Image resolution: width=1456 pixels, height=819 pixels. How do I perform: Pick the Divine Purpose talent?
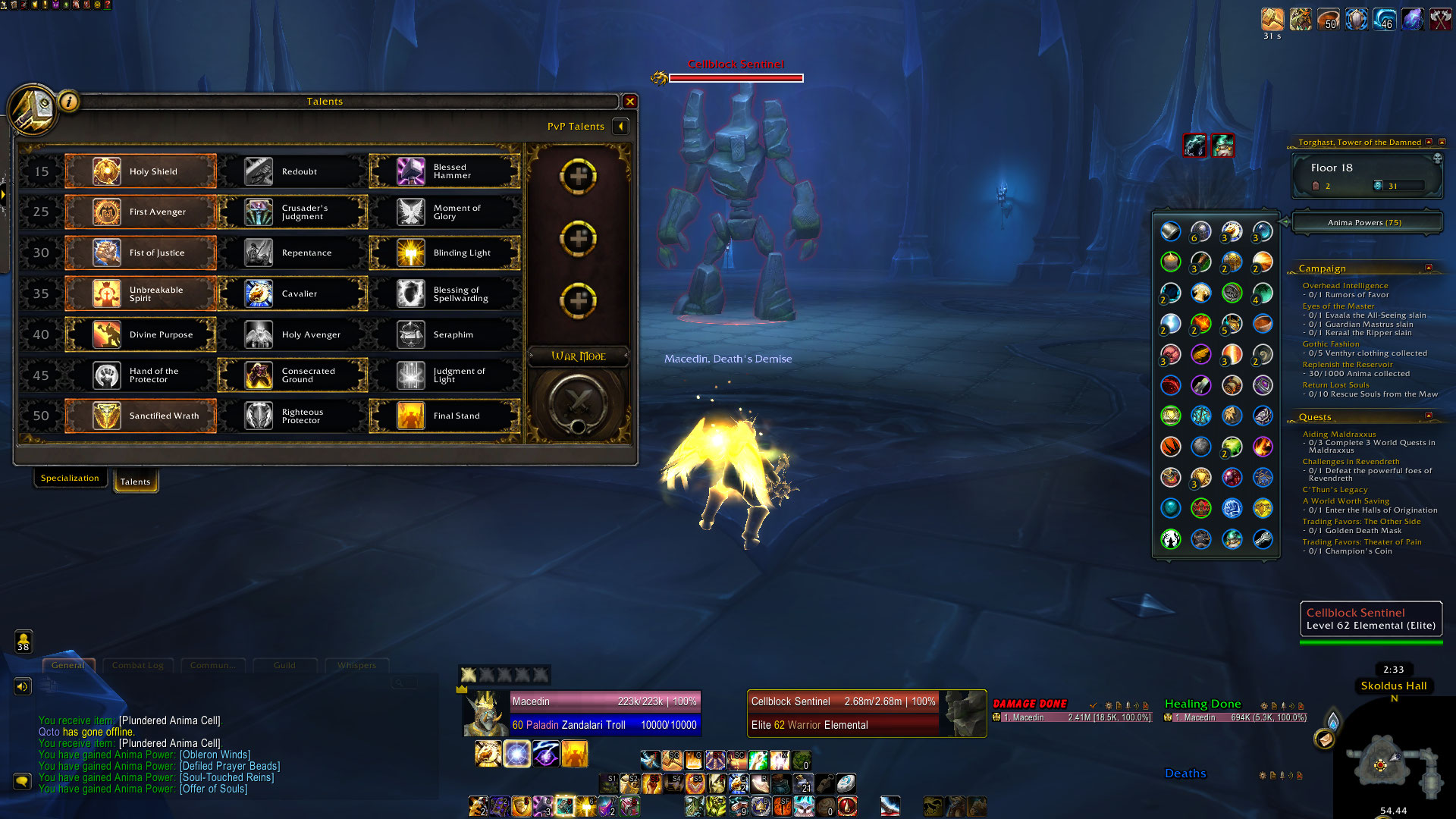(141, 334)
